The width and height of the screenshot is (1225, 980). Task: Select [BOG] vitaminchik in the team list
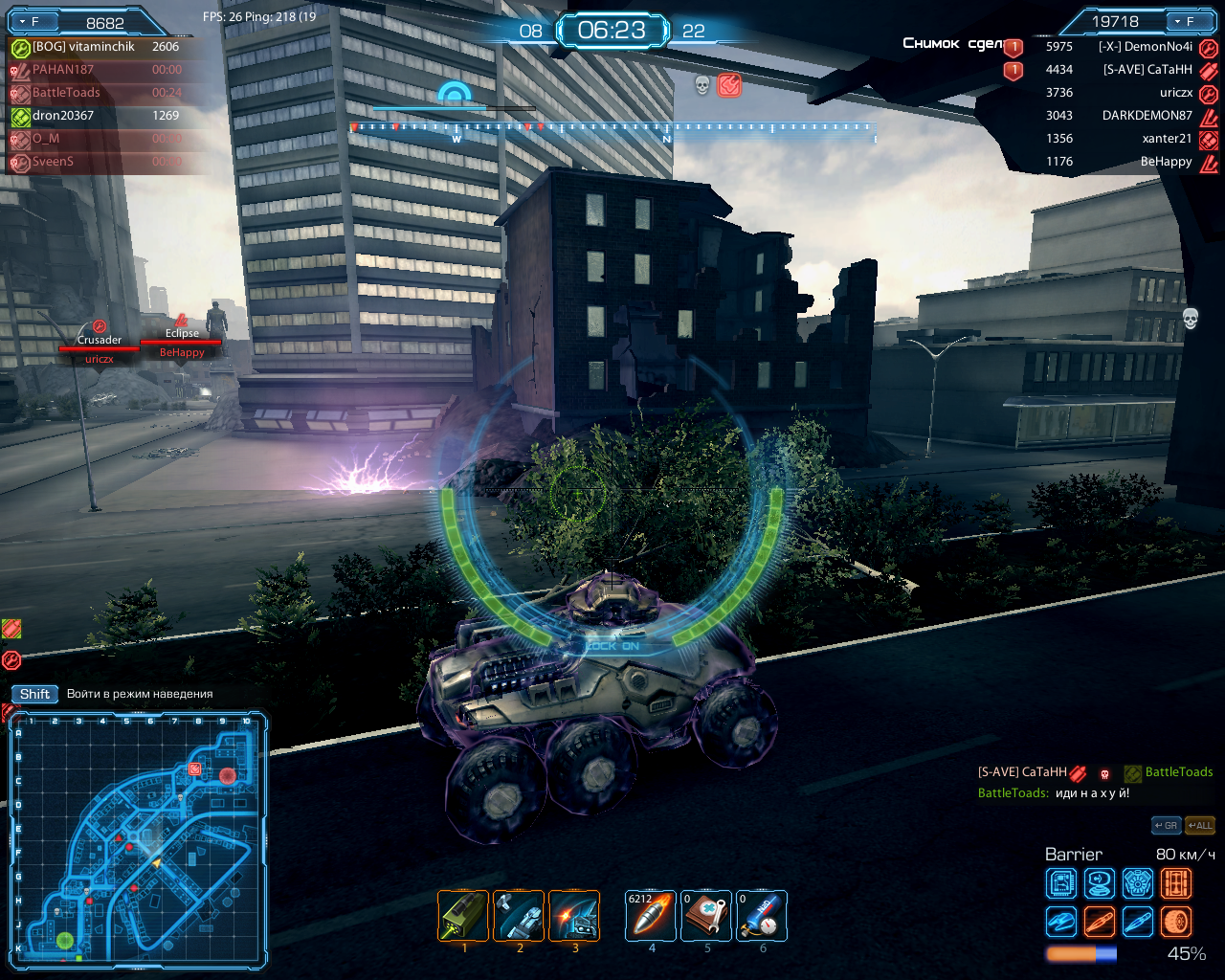point(83,47)
